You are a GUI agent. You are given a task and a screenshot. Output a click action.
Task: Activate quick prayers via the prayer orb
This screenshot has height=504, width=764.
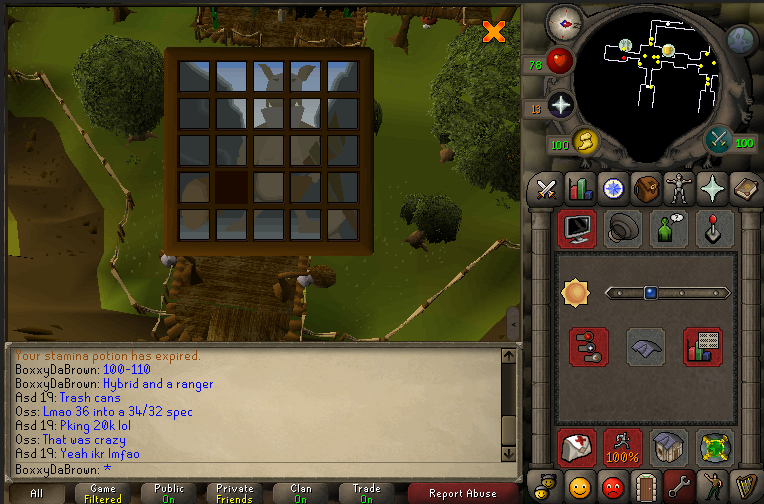pyautogui.click(x=561, y=105)
